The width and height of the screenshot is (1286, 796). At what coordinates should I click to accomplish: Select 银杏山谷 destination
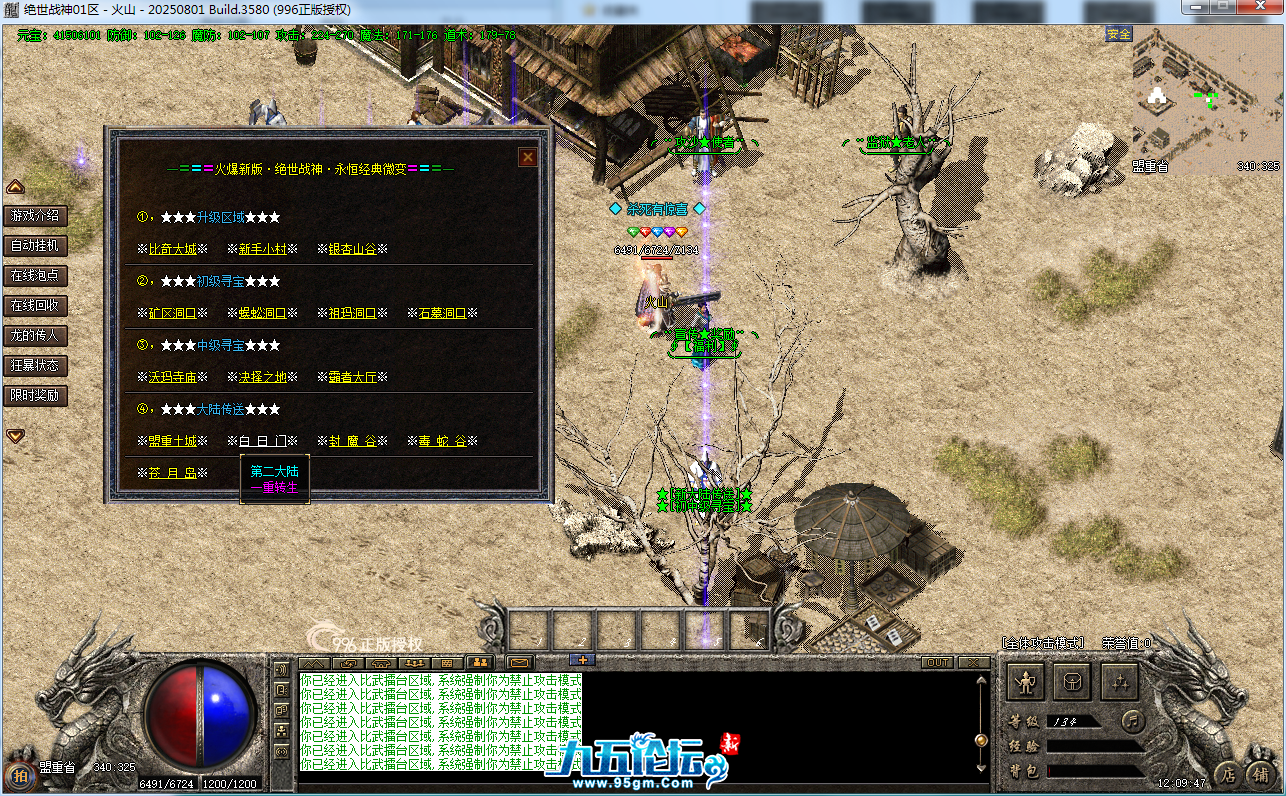352,249
